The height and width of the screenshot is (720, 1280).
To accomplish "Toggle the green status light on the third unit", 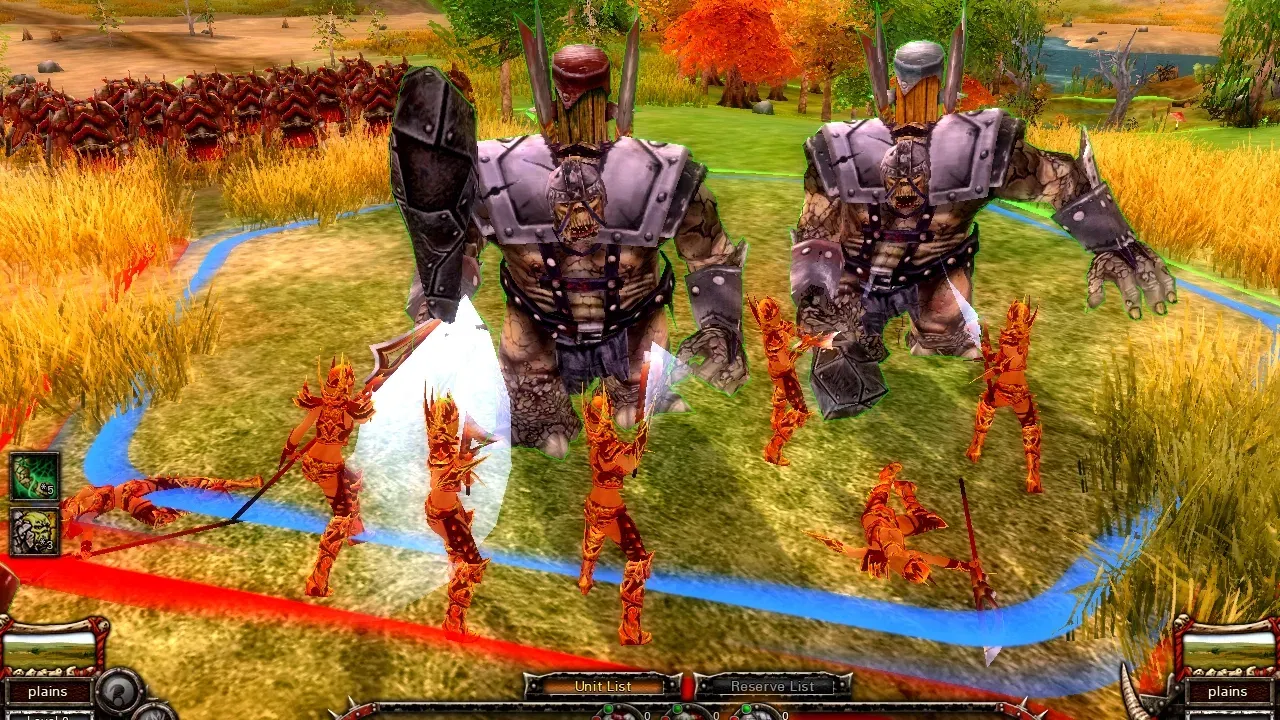I will pos(747,709).
